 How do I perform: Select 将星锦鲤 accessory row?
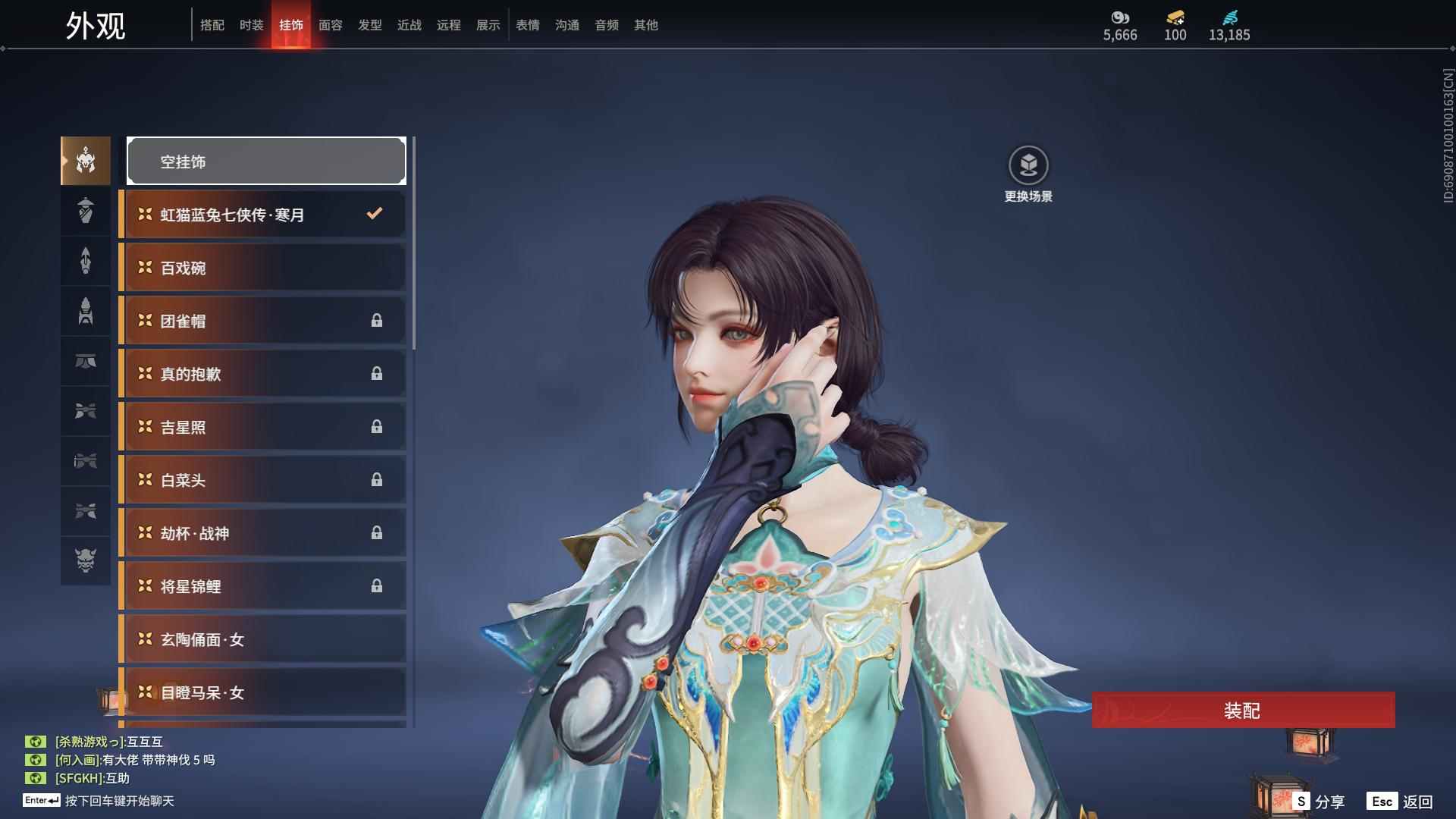pyautogui.click(x=263, y=586)
